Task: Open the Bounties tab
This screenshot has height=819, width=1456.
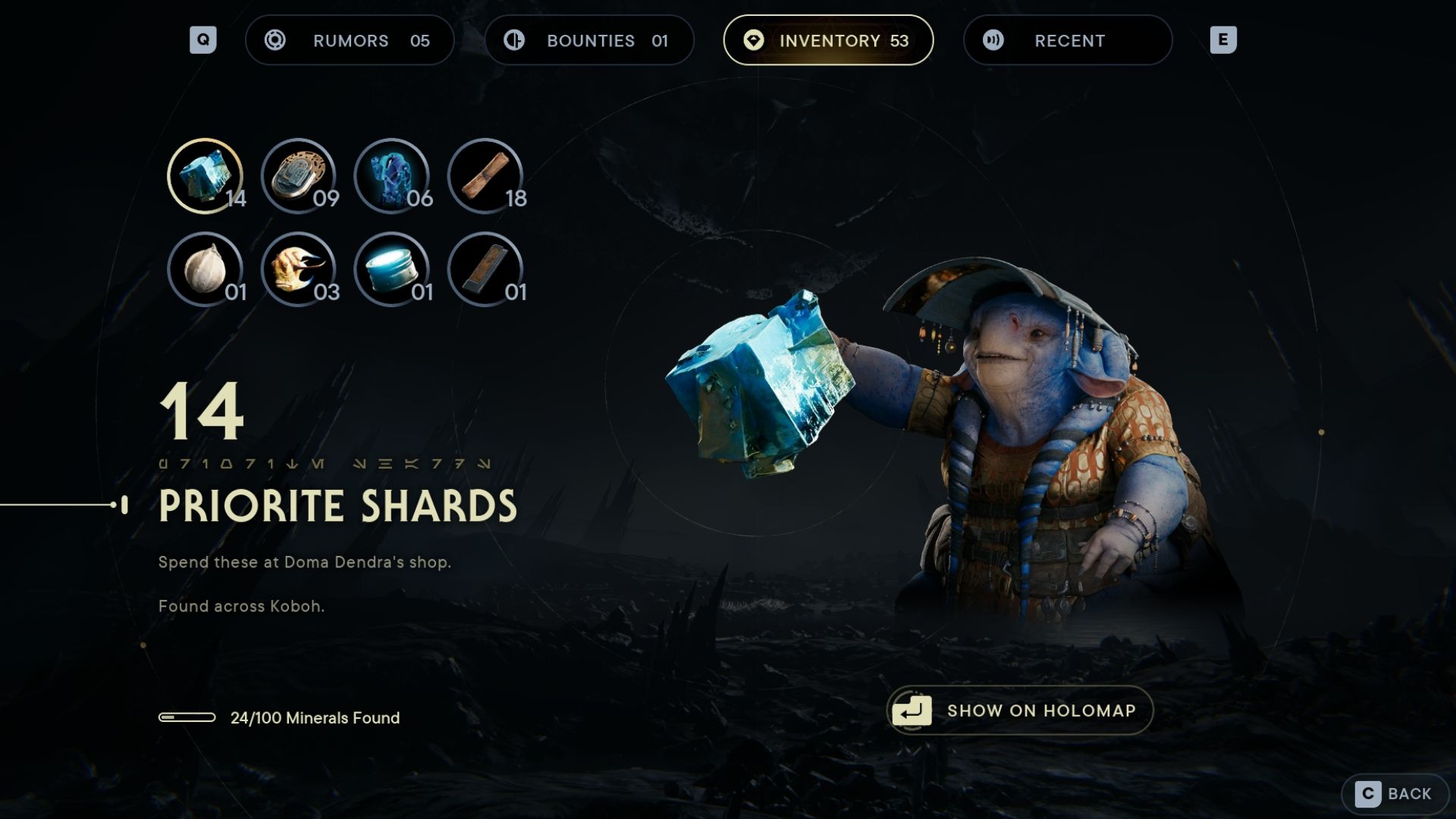Action: [x=590, y=40]
